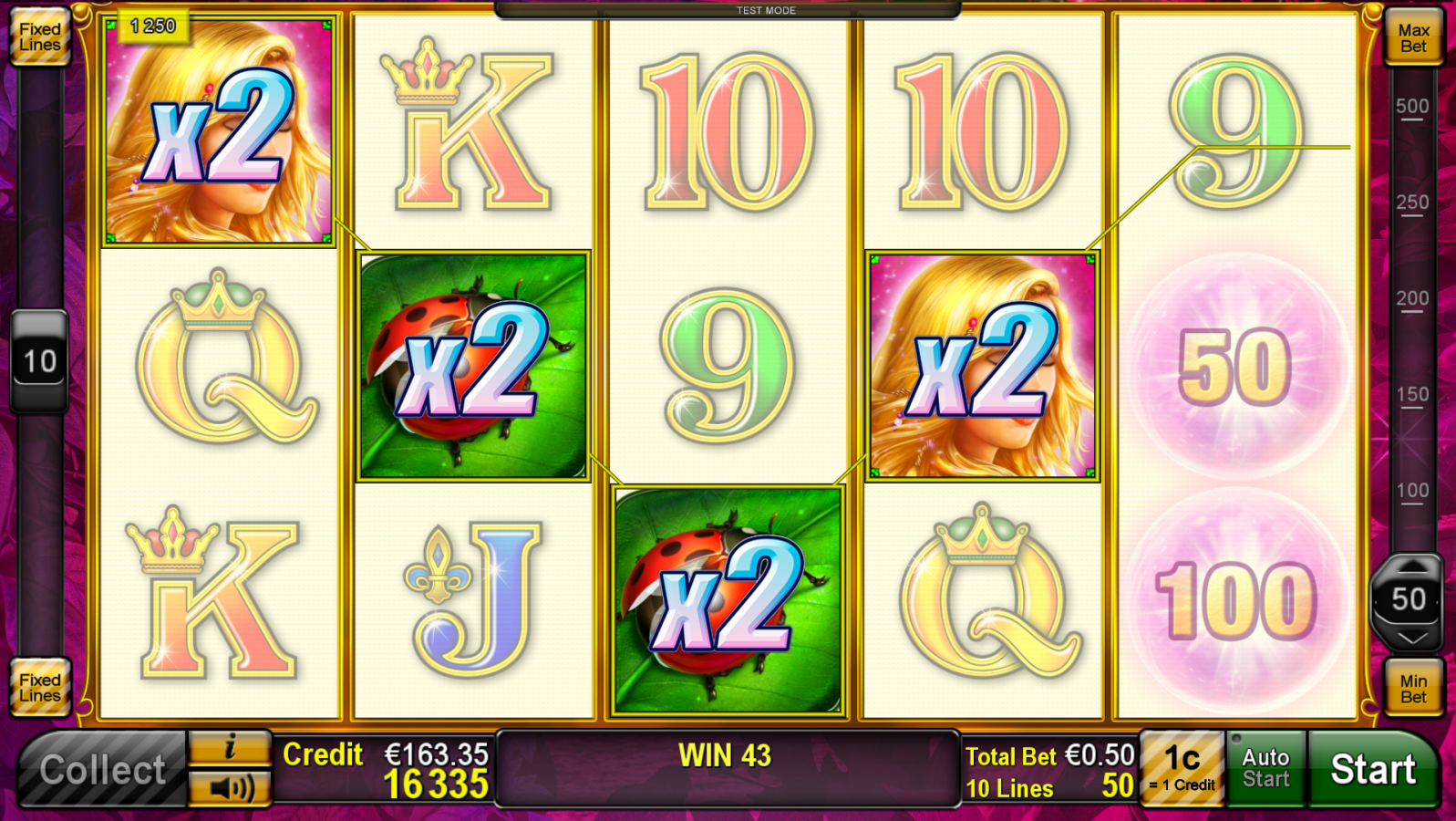Select the 1c = 1 Credit denomination icon

click(x=1182, y=769)
